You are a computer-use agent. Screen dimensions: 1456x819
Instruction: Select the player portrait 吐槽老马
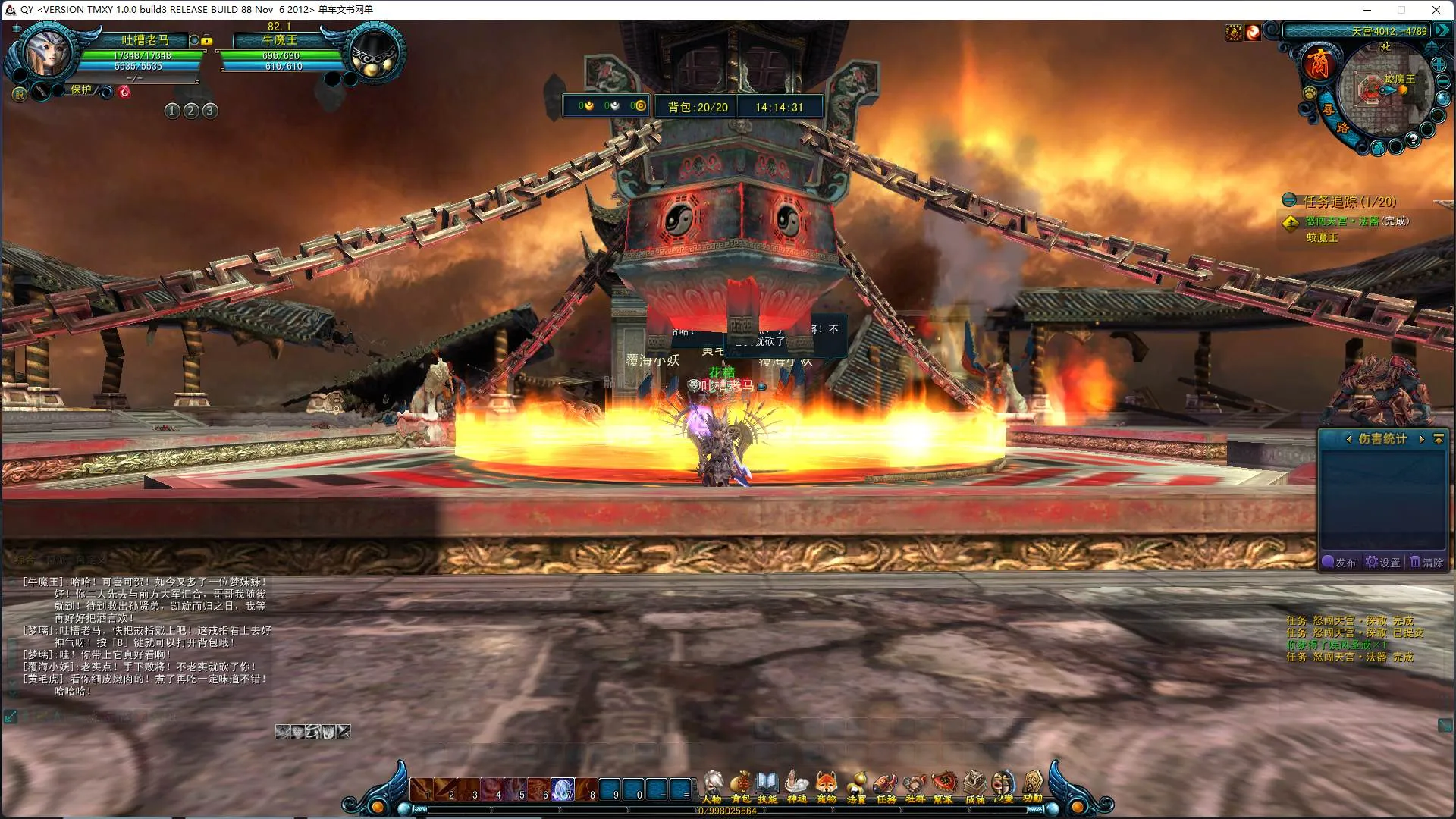47,53
